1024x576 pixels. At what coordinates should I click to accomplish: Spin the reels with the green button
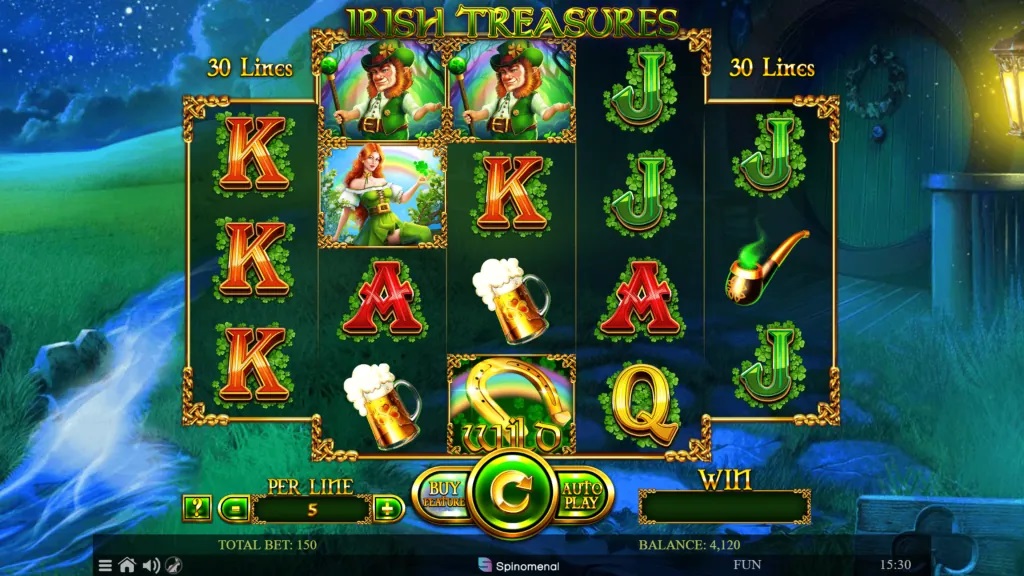[x=511, y=492]
